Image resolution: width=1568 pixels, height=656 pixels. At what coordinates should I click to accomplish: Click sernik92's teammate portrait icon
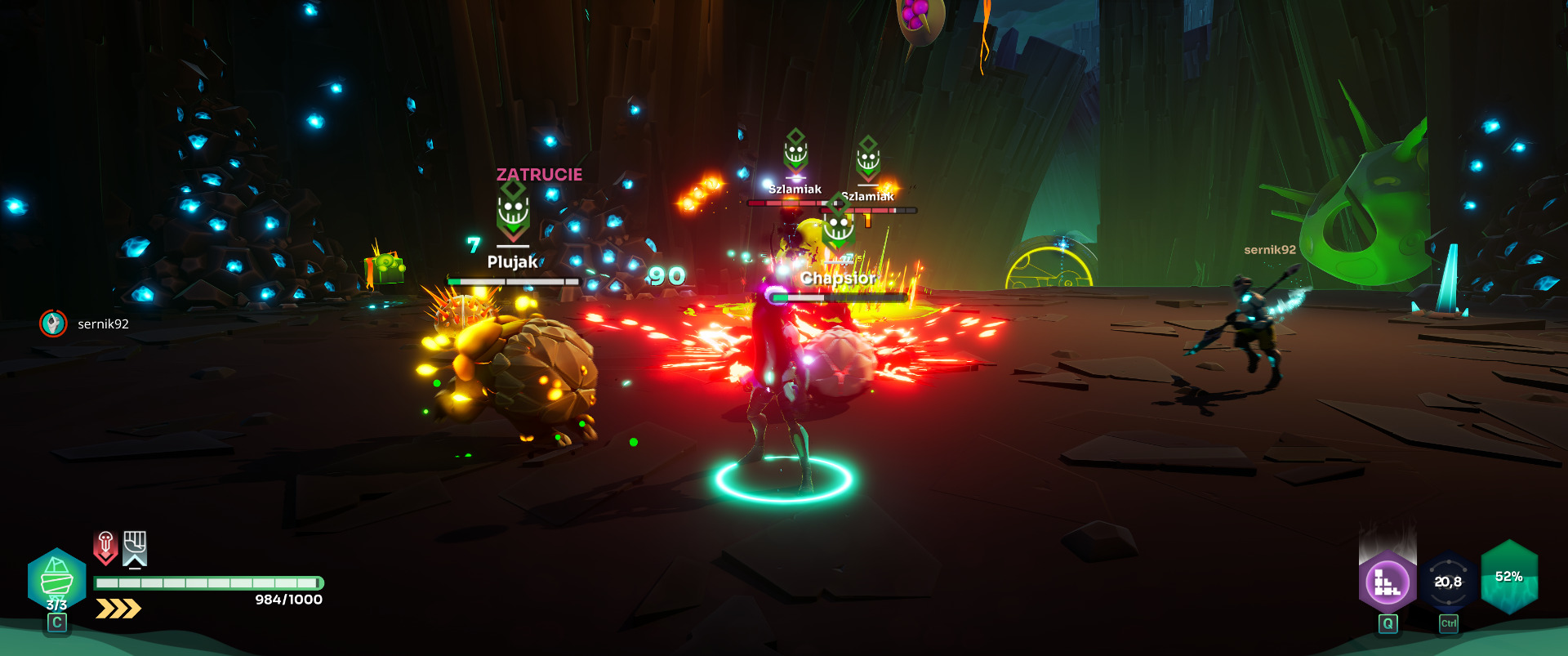coord(53,324)
